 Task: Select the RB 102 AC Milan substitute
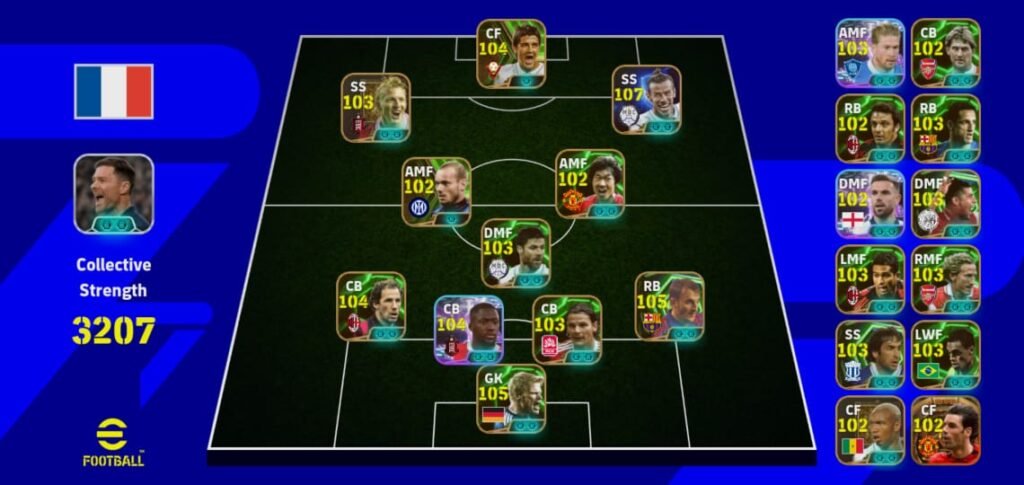tap(870, 128)
